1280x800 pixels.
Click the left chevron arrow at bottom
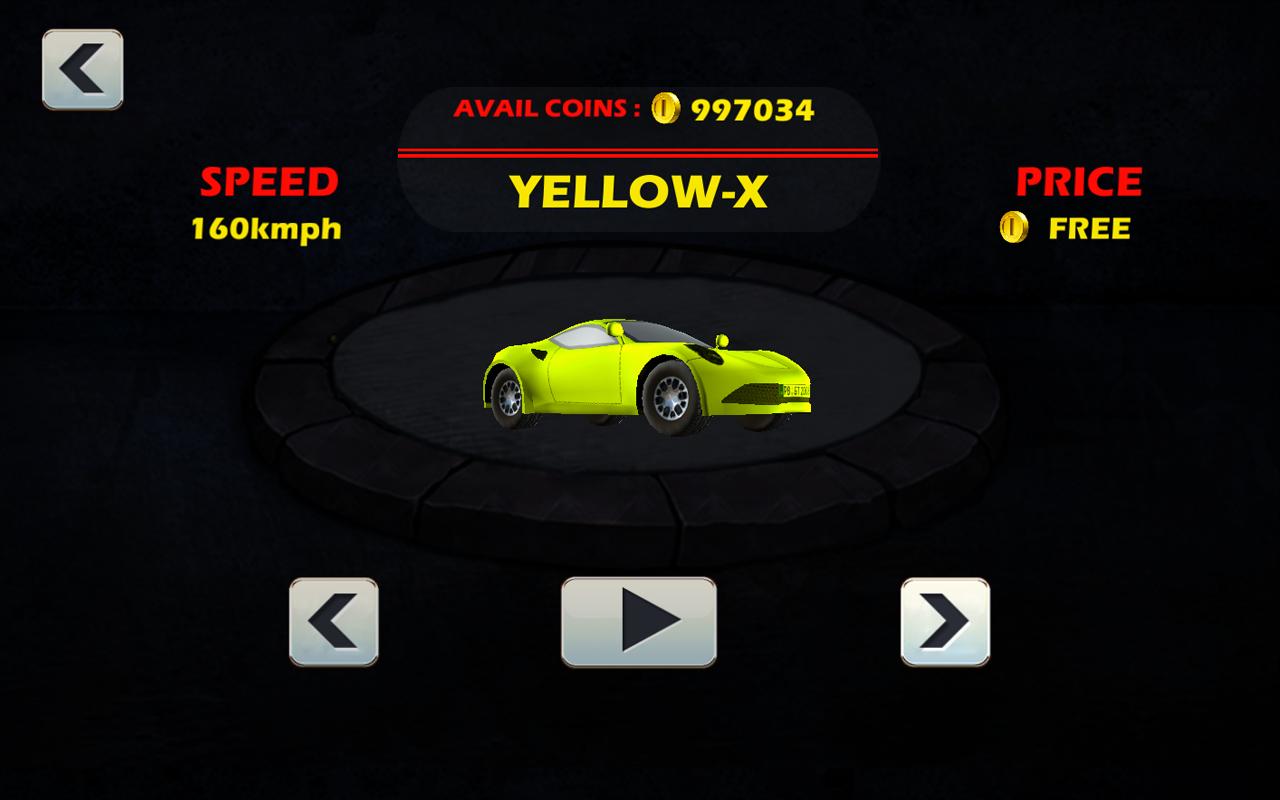[333, 622]
